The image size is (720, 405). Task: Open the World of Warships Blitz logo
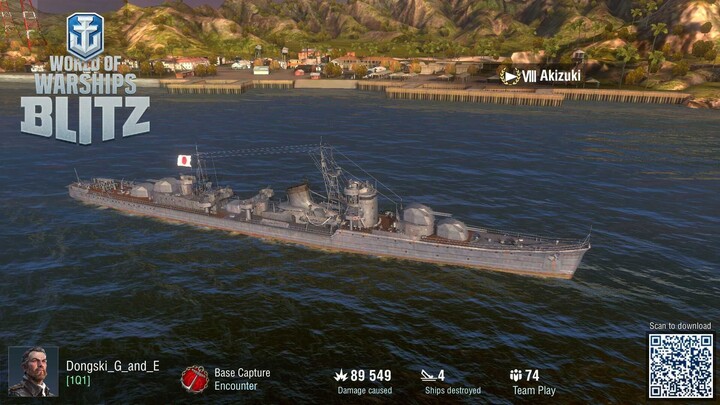[85, 80]
